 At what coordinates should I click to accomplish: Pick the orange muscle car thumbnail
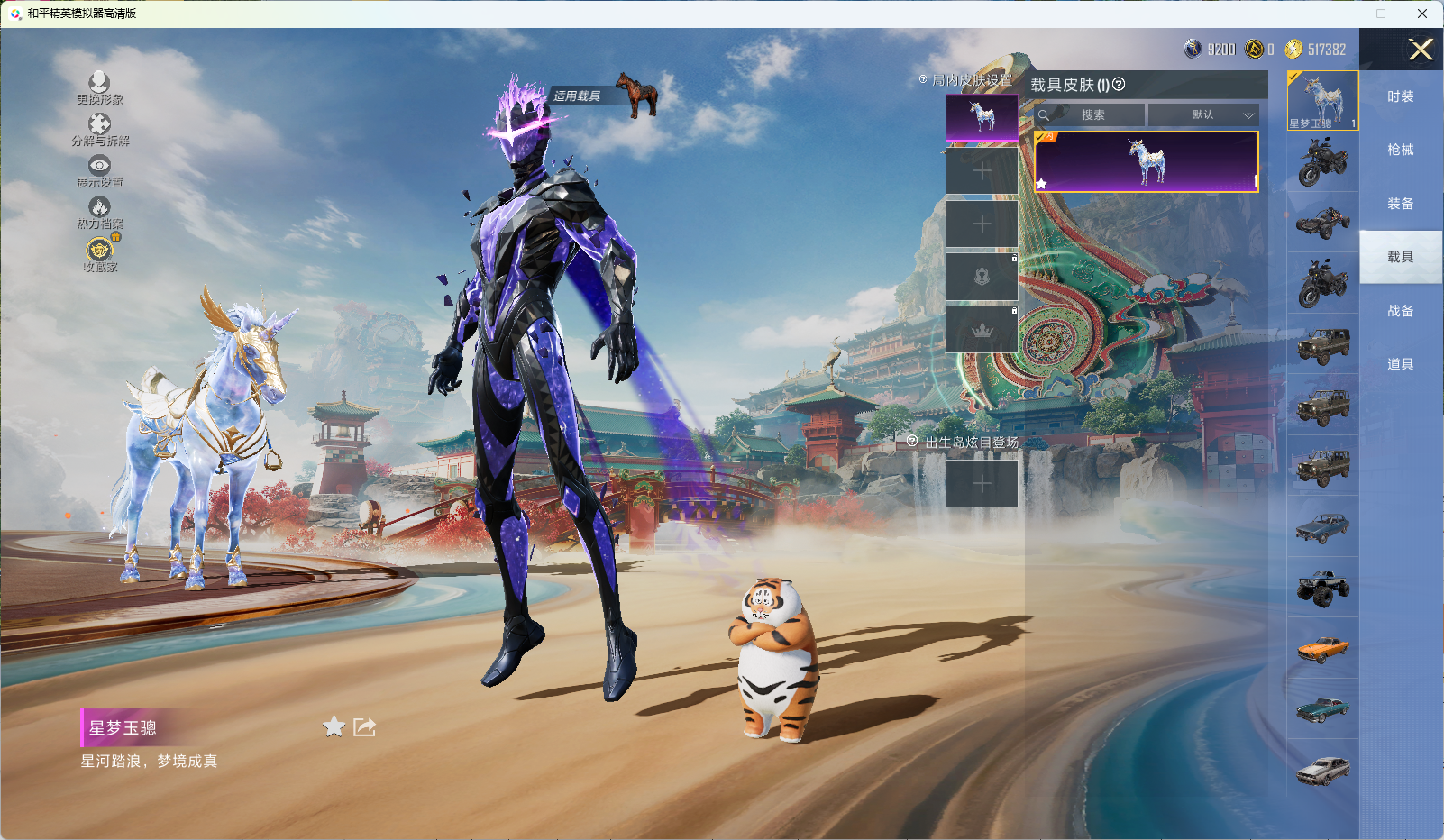click(x=1322, y=649)
